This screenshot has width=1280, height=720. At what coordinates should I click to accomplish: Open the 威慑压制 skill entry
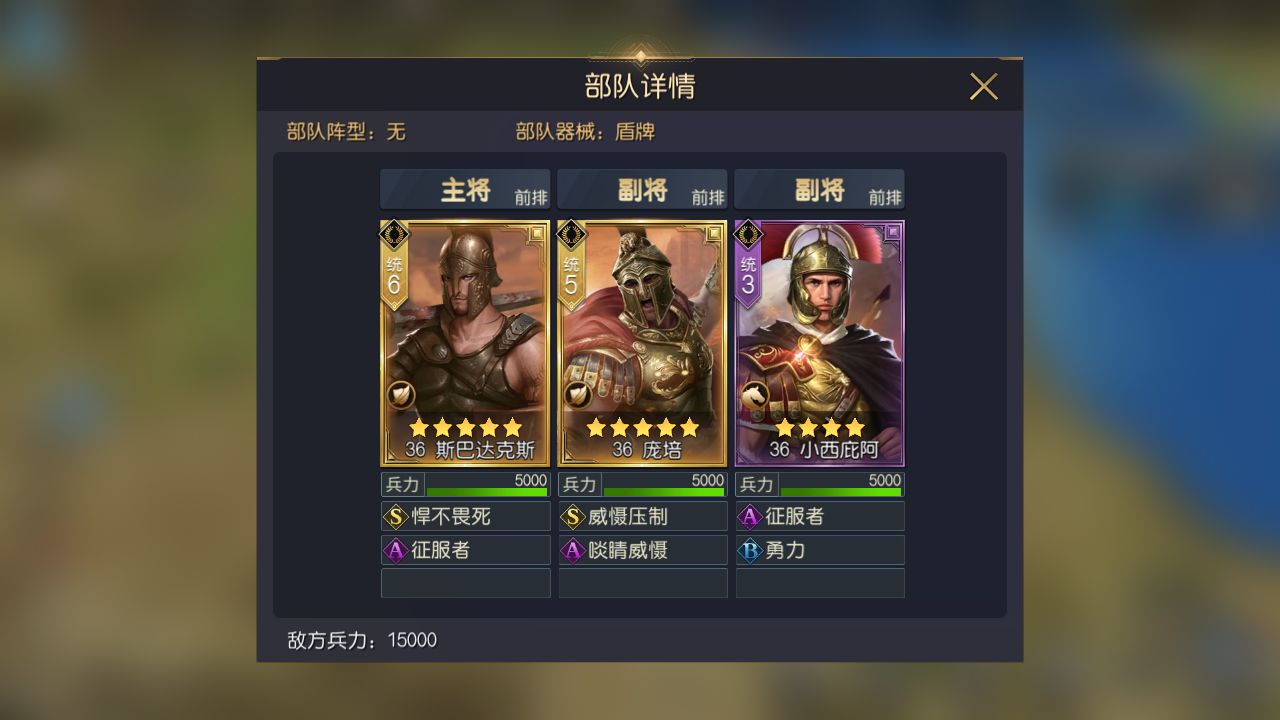643,516
